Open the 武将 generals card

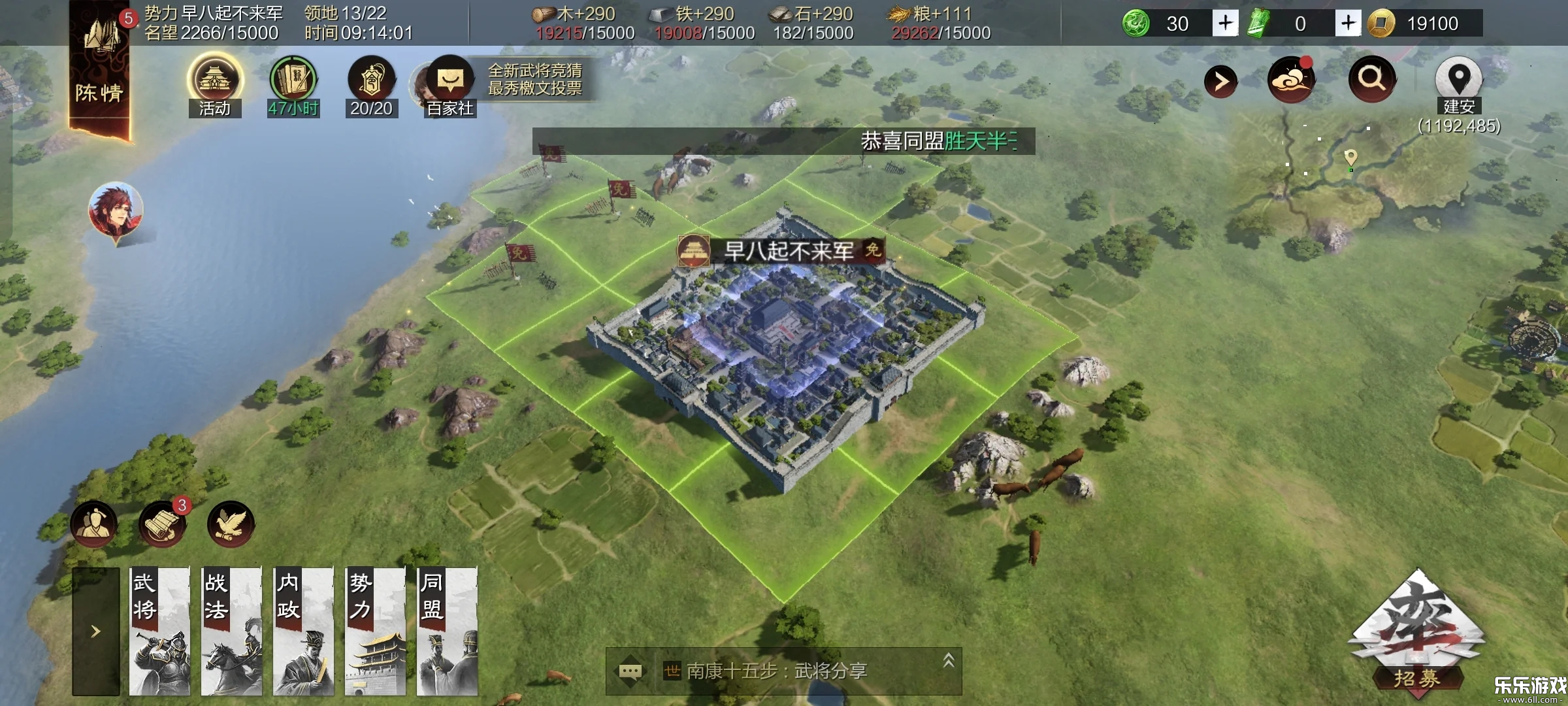click(x=159, y=631)
